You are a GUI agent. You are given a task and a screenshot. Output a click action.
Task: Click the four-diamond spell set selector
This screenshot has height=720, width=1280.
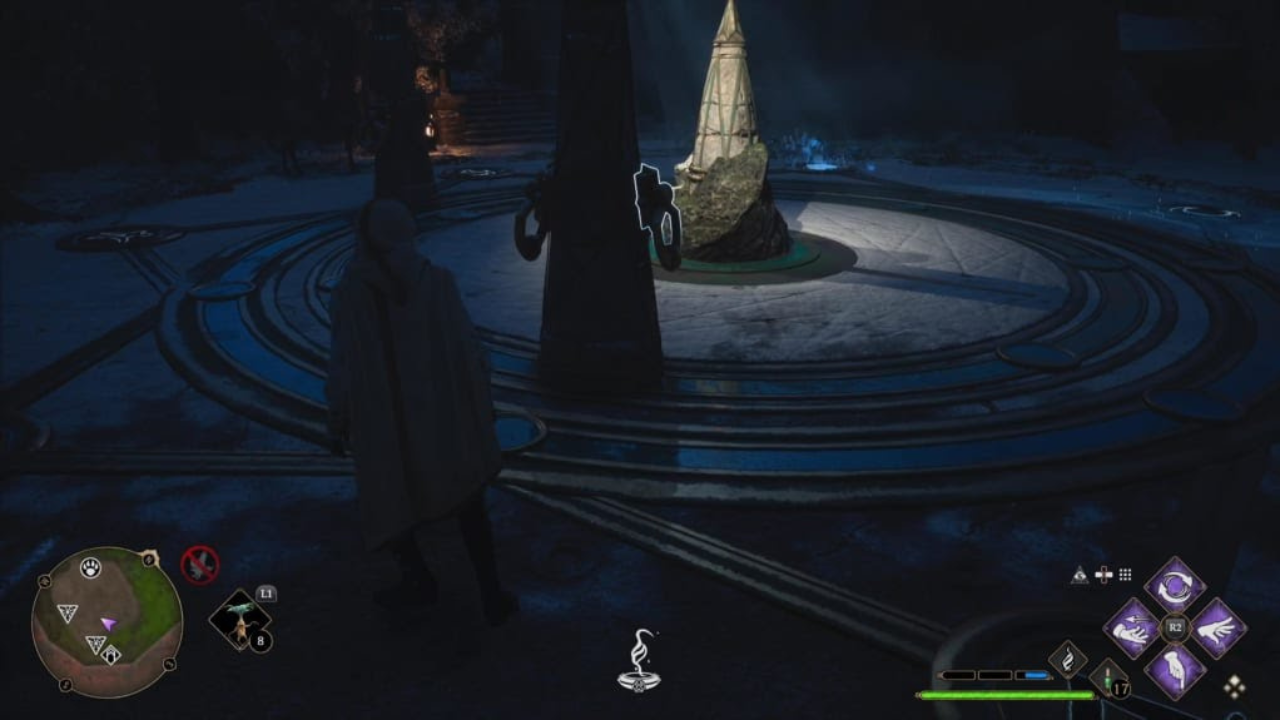(1235, 686)
